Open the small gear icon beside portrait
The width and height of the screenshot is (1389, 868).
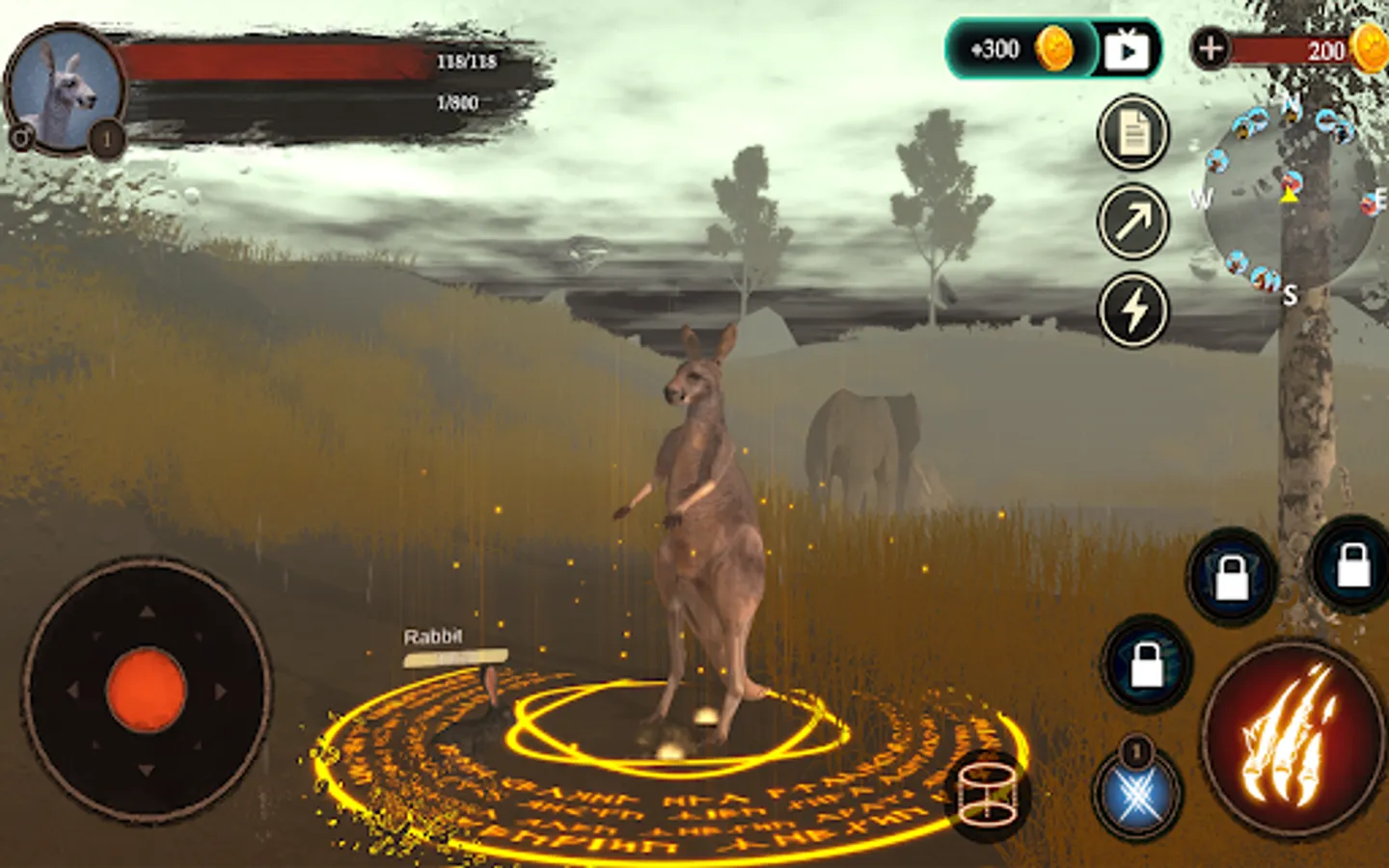(x=20, y=138)
